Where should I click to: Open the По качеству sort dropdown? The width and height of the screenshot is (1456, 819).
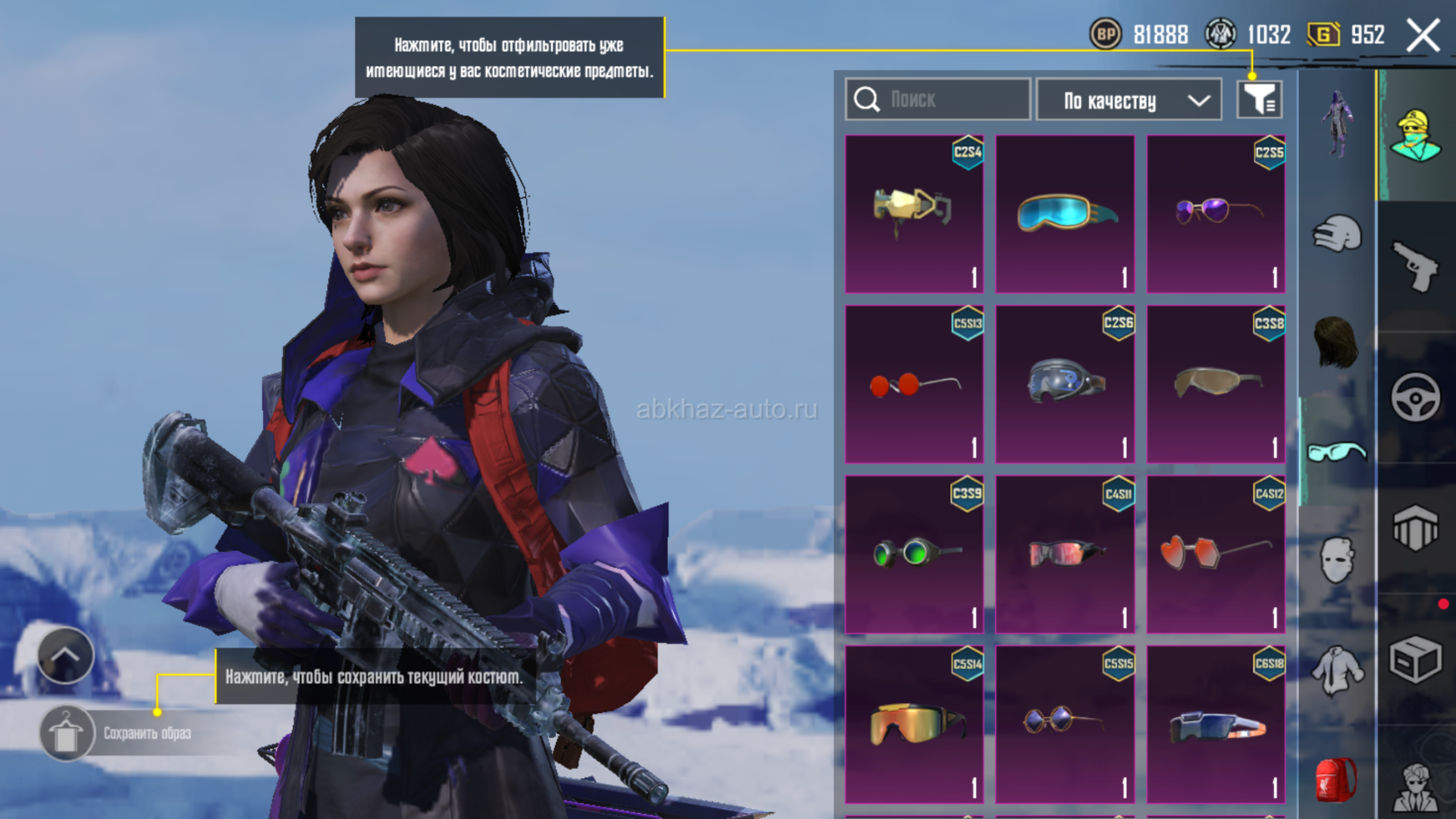pyautogui.click(x=1128, y=100)
